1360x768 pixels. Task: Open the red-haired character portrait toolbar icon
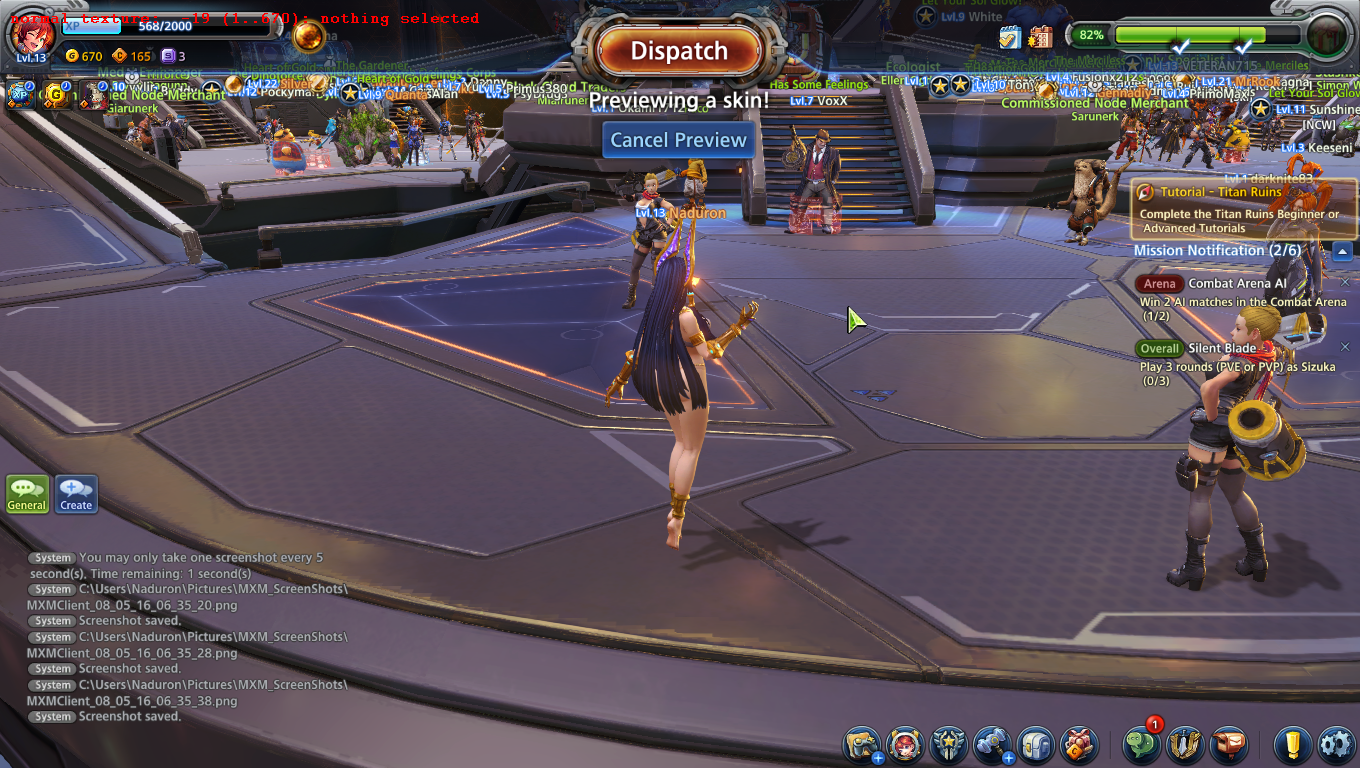click(x=905, y=745)
